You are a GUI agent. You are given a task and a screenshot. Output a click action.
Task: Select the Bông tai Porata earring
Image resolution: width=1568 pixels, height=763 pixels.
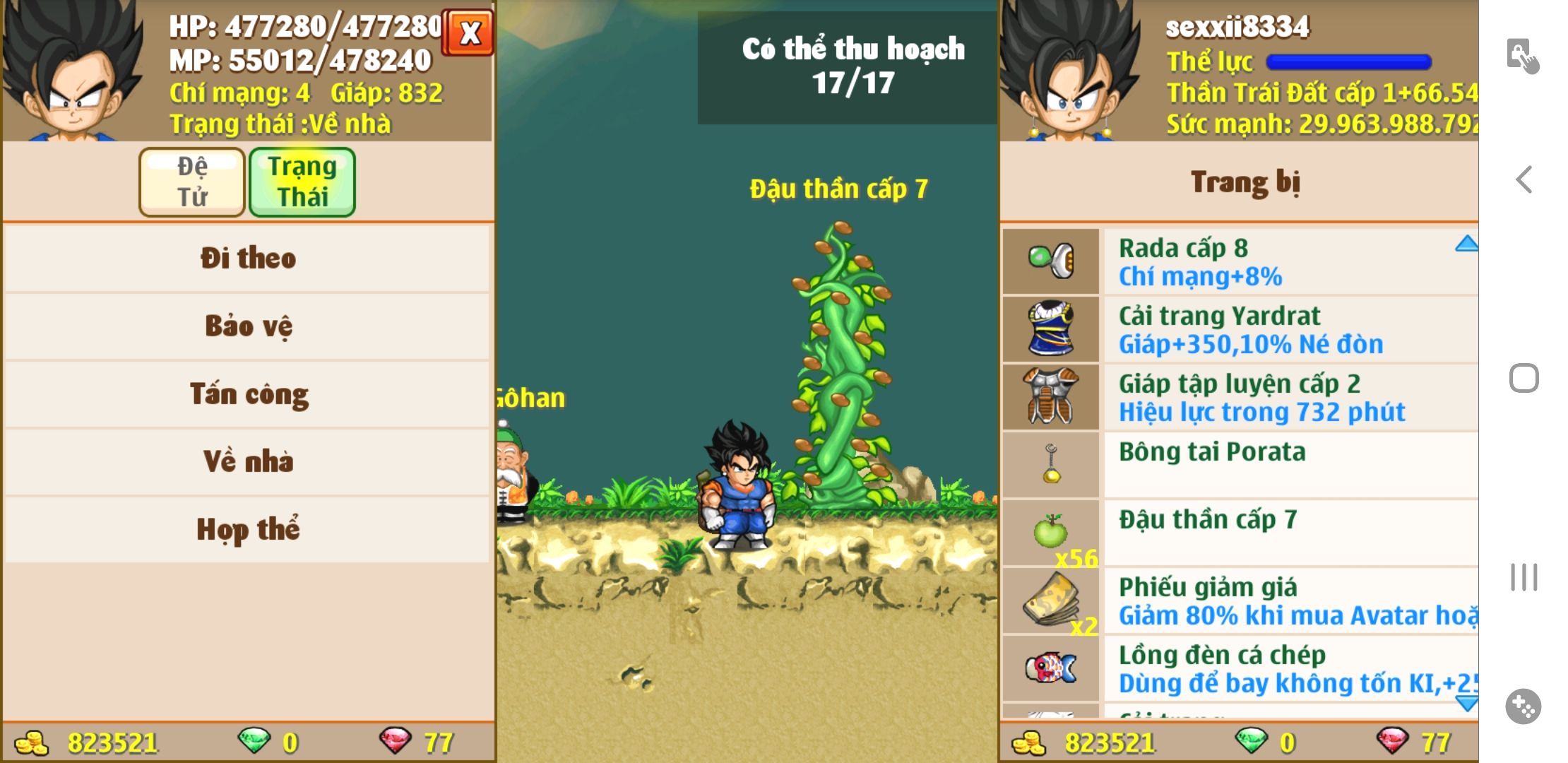coord(1239,465)
